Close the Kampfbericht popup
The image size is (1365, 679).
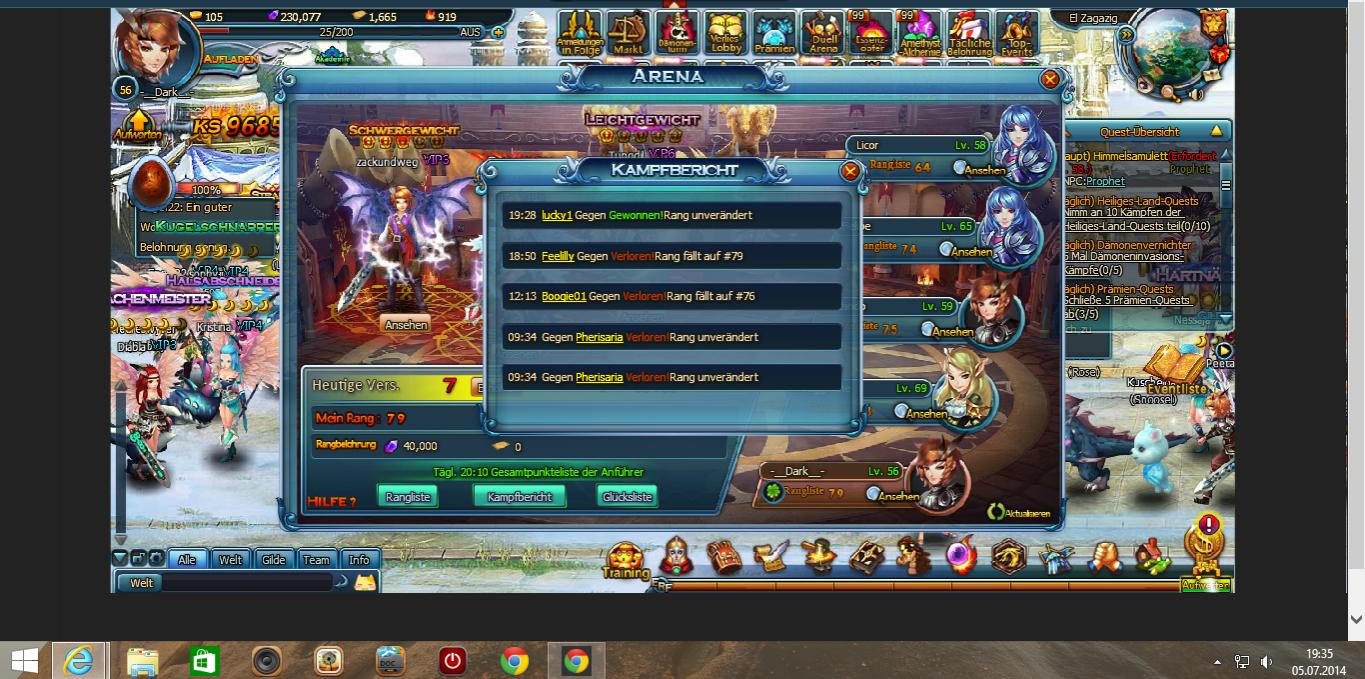click(850, 171)
